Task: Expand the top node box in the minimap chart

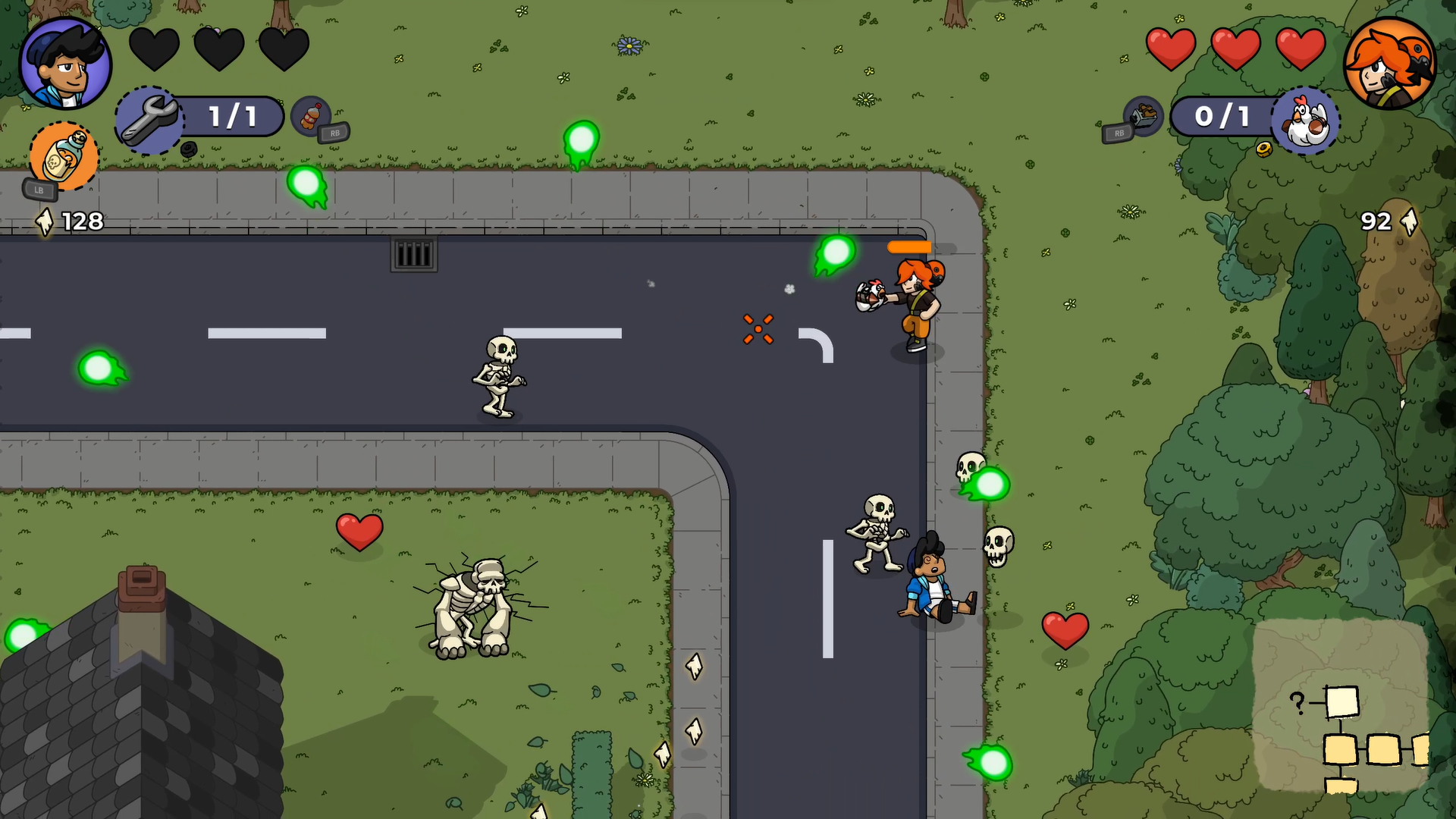Action: click(1342, 702)
